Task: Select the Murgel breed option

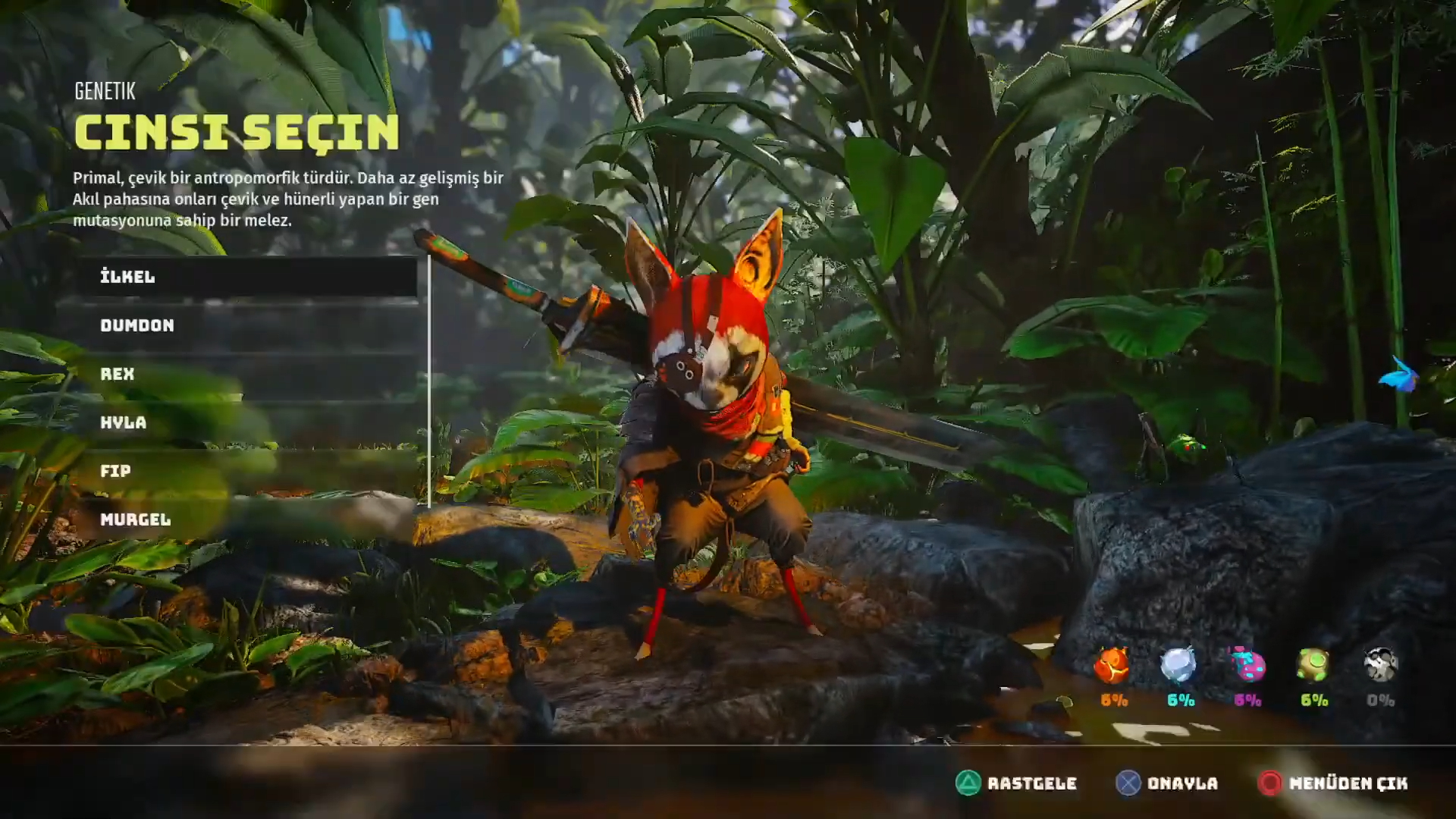Action: tap(246, 519)
